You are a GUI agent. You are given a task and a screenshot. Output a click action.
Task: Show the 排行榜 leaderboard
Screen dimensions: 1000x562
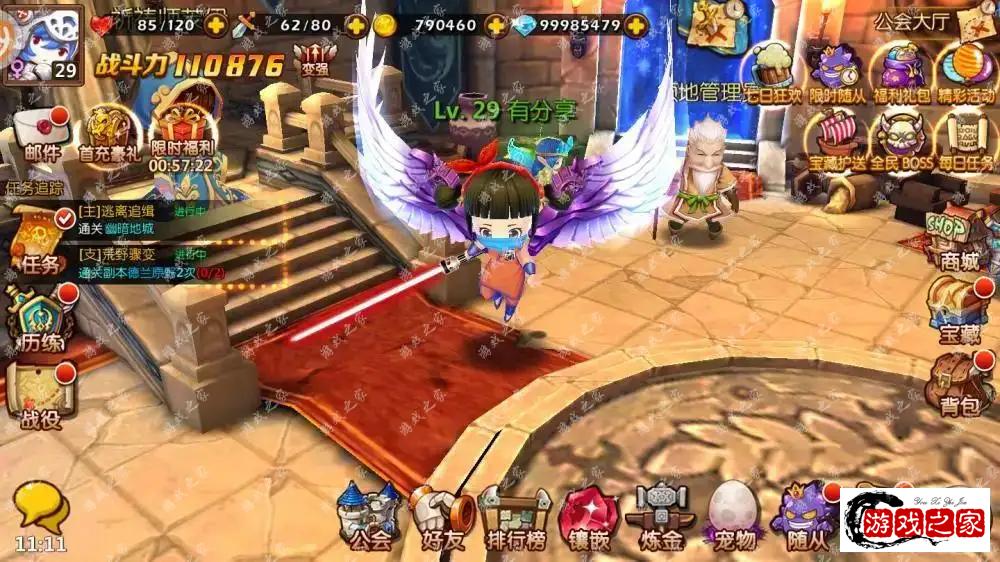point(515,517)
